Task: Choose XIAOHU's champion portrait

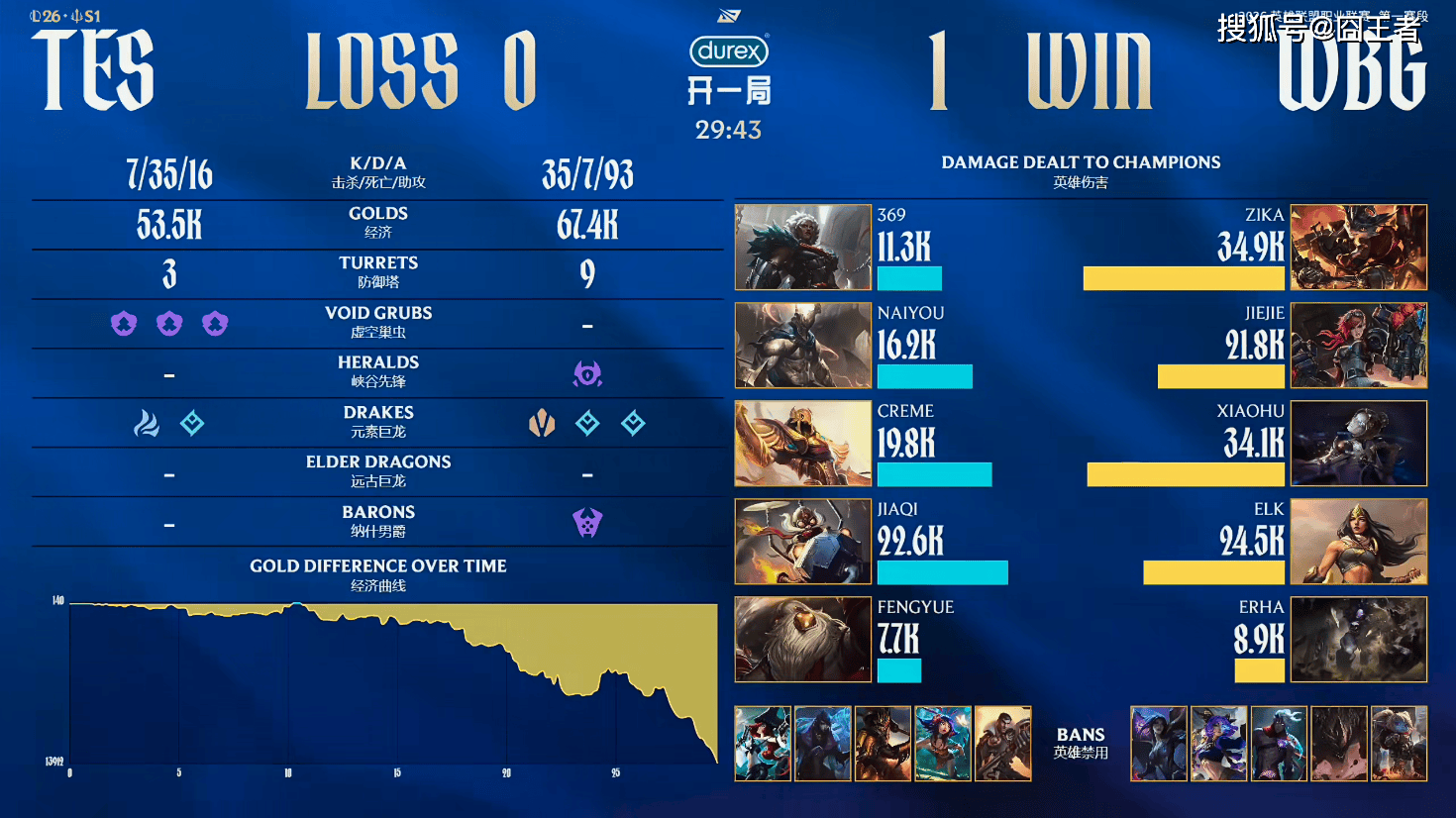Action: tap(1359, 443)
